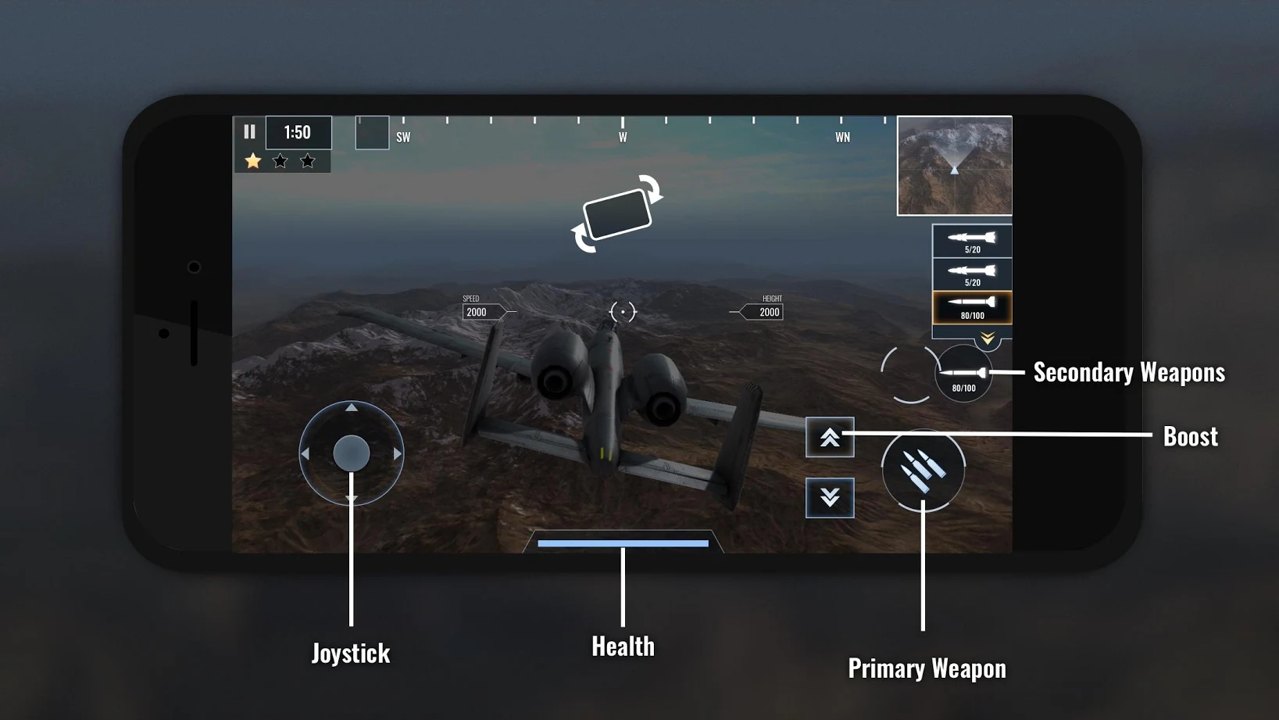Screen dimensions: 1279x720
Task: Activate the boost up-chevron button
Action: (x=830, y=437)
